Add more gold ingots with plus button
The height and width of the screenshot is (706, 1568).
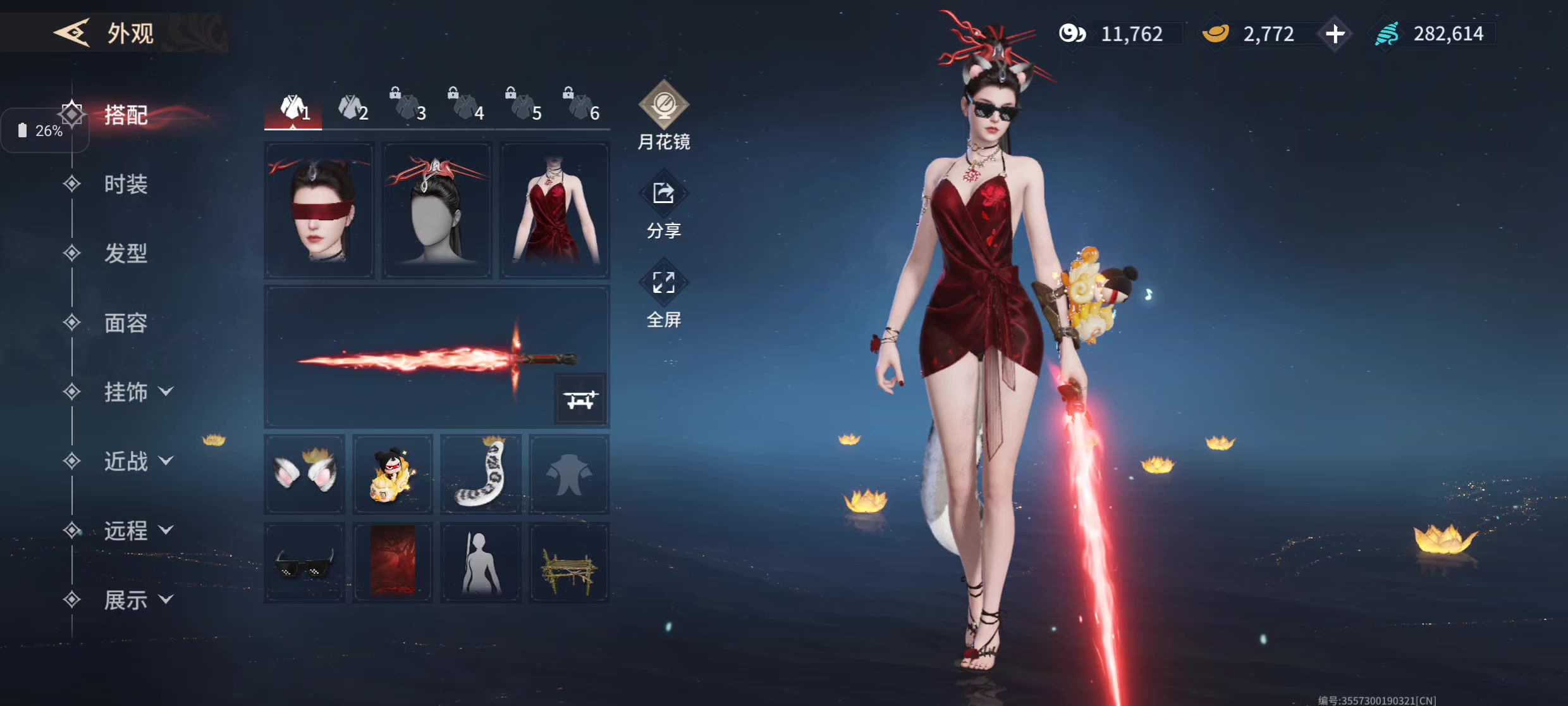pyautogui.click(x=1335, y=34)
